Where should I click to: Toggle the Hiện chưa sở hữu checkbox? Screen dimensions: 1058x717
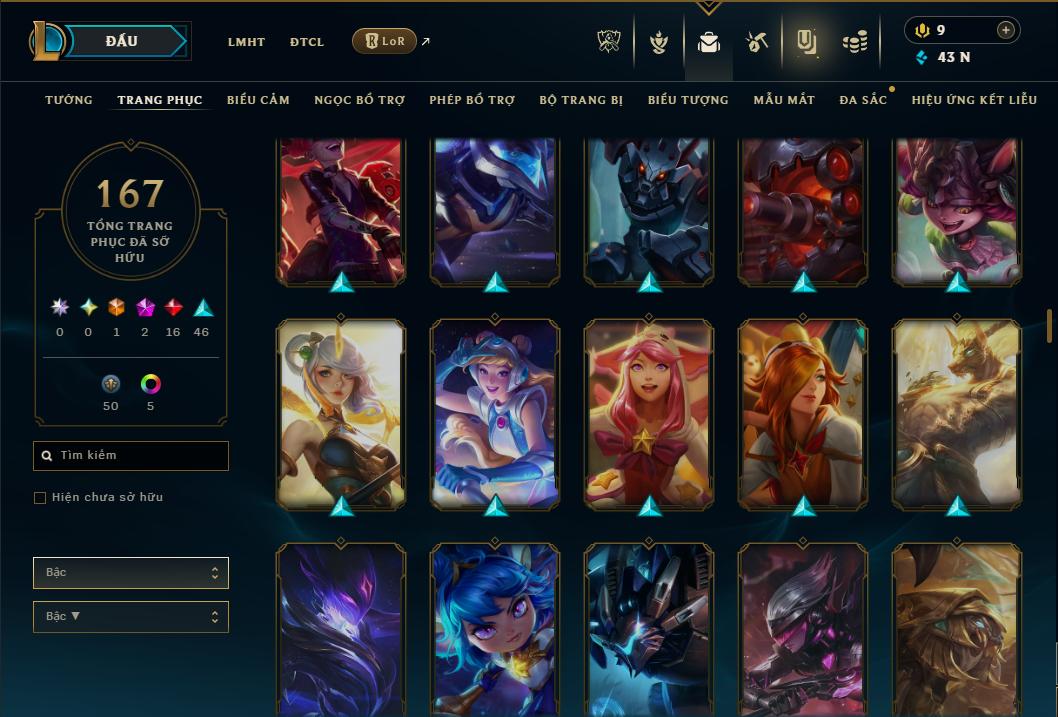click(40, 498)
